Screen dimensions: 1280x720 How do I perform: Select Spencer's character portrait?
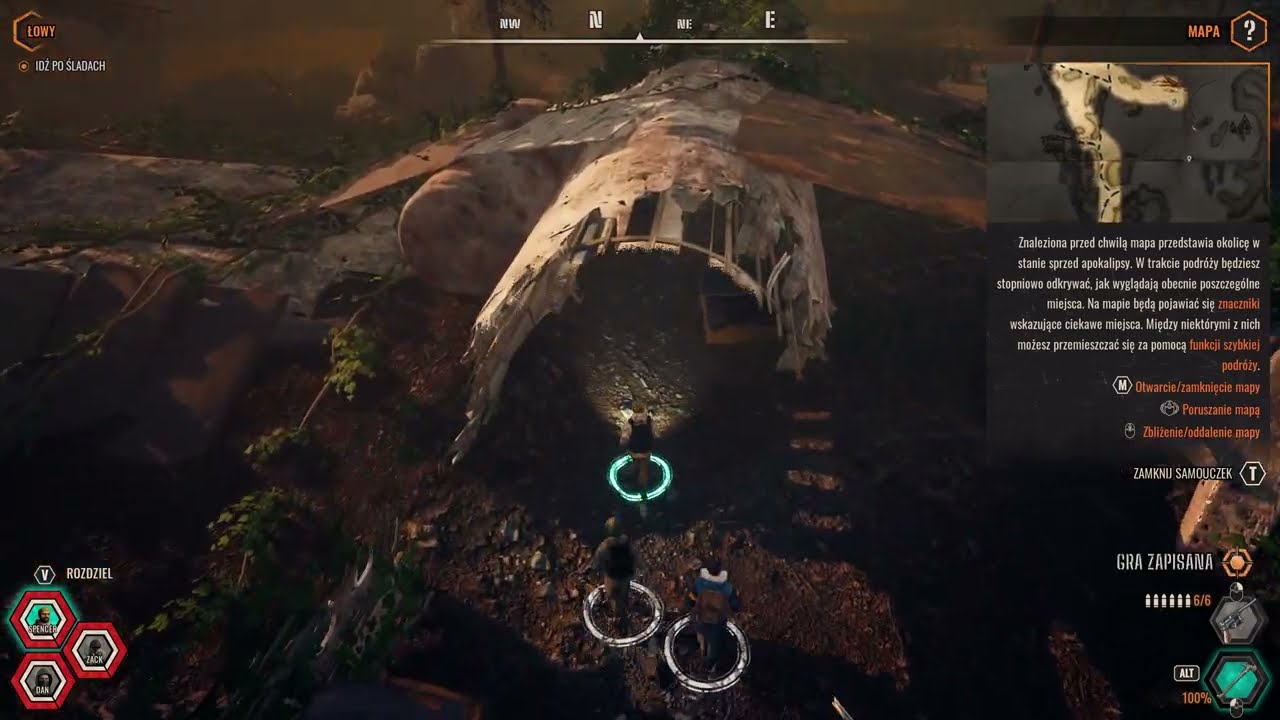point(43,620)
